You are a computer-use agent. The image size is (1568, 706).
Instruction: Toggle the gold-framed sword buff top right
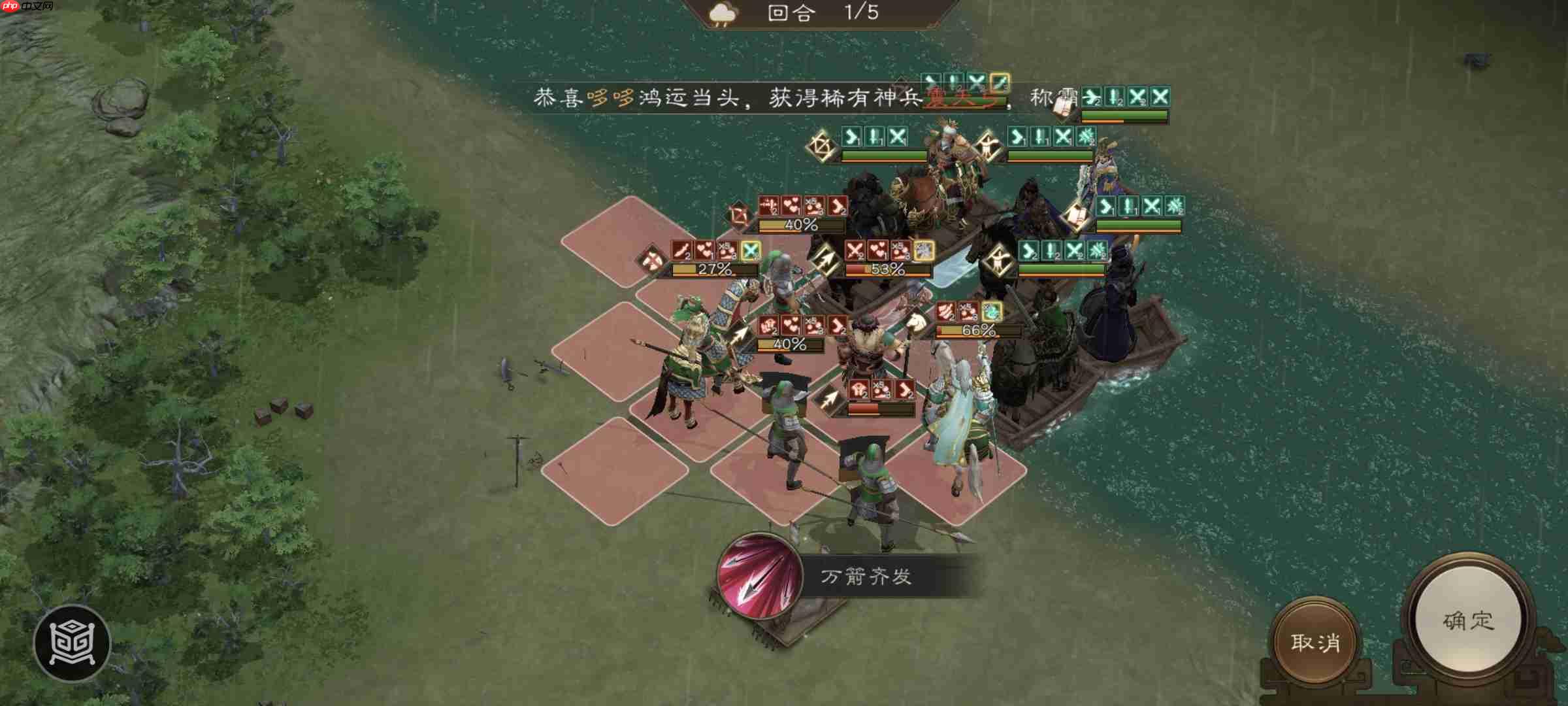point(1001,83)
